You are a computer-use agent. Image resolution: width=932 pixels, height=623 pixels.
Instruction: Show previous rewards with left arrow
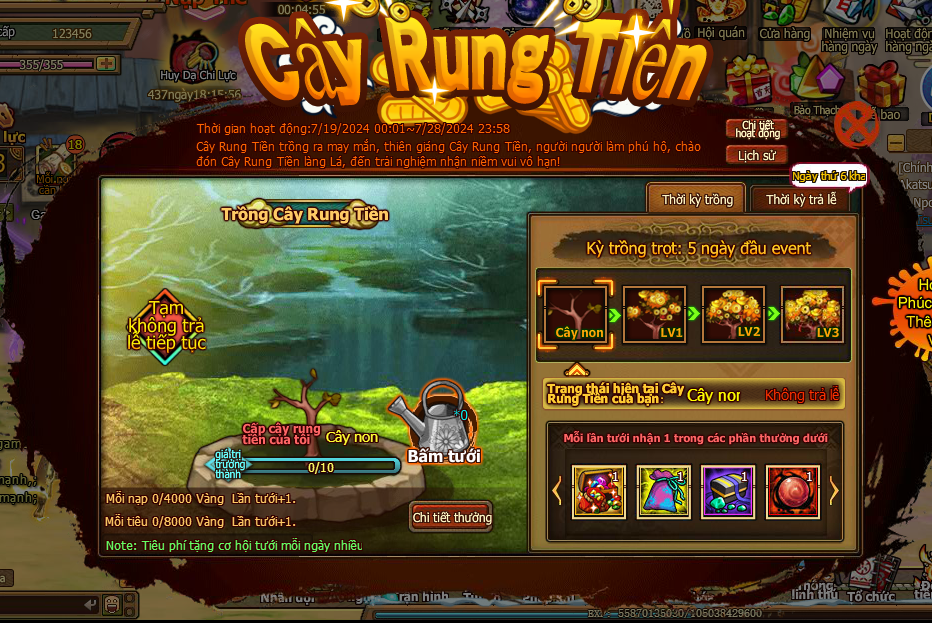(x=558, y=491)
